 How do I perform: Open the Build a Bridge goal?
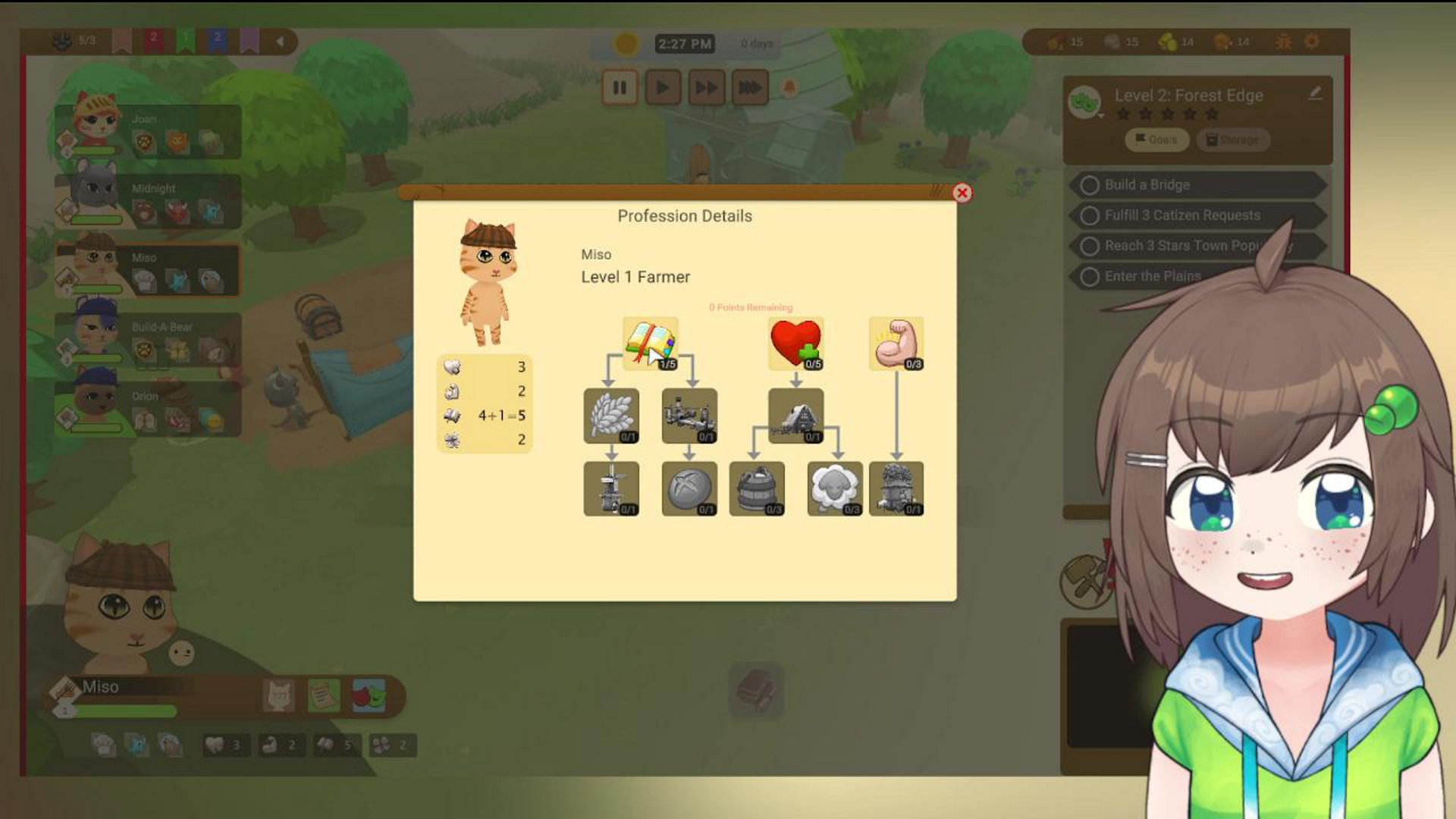pyautogui.click(x=1198, y=185)
